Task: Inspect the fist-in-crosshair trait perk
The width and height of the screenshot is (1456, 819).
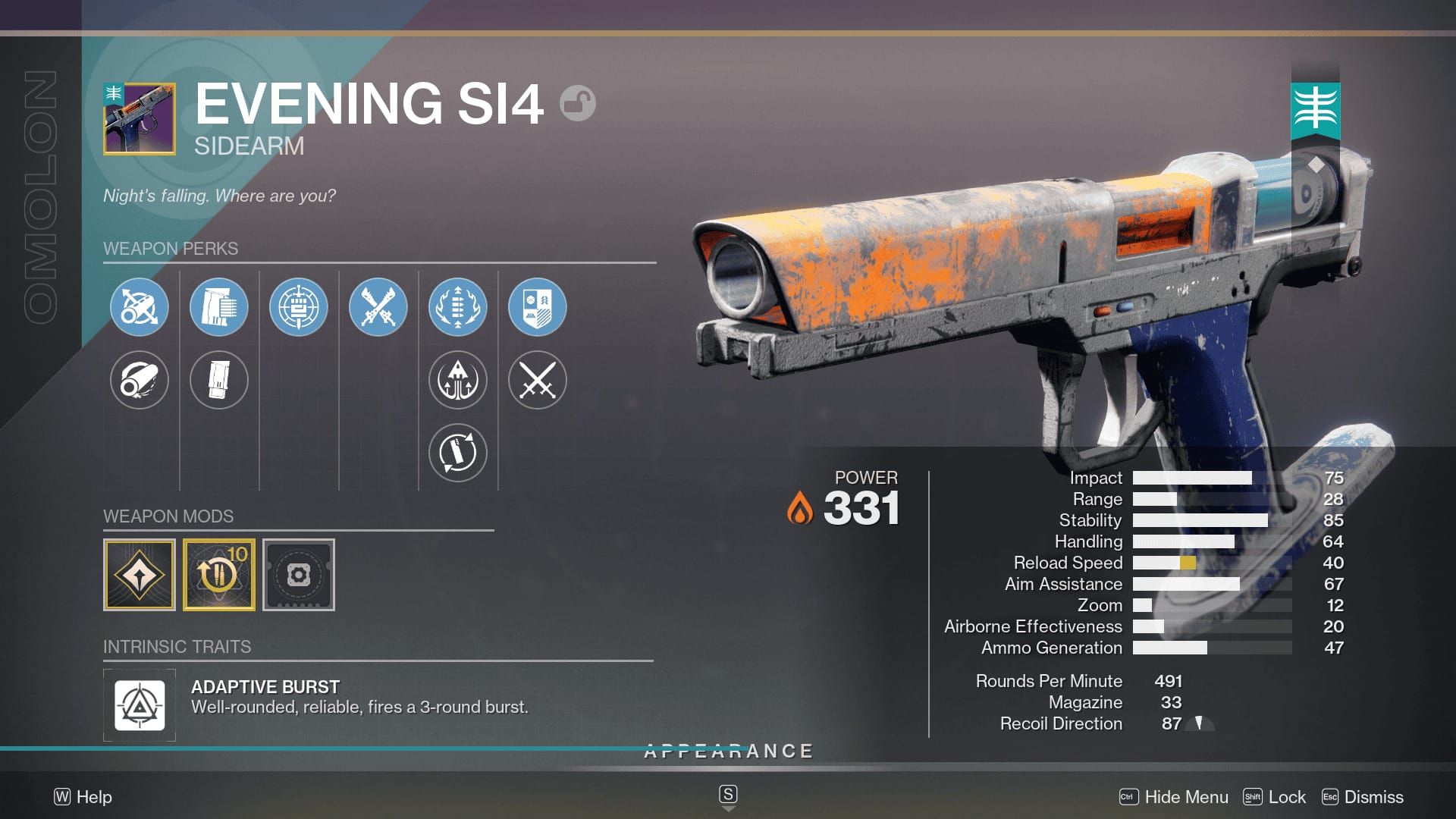Action: (299, 307)
